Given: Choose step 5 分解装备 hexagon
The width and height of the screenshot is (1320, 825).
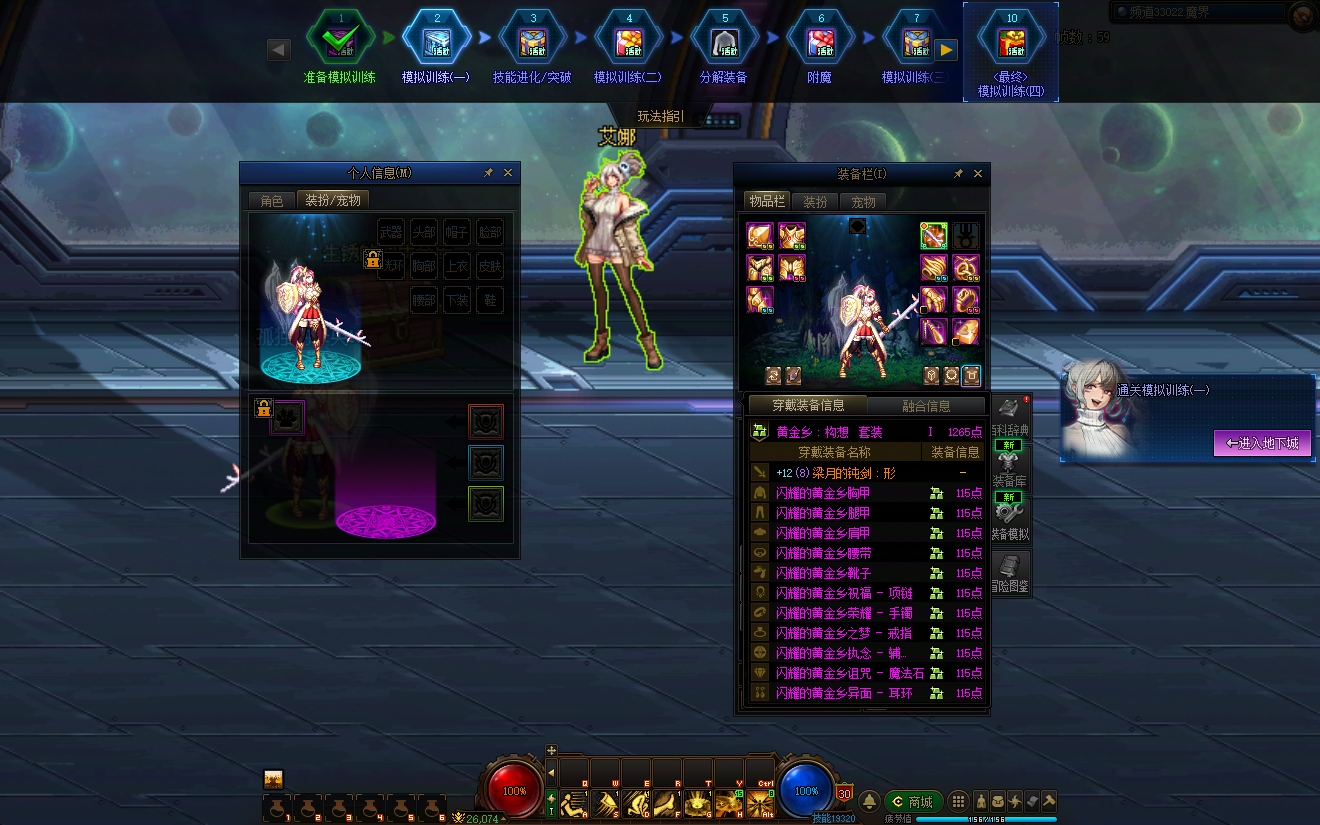Looking at the screenshot, I should 724,40.
